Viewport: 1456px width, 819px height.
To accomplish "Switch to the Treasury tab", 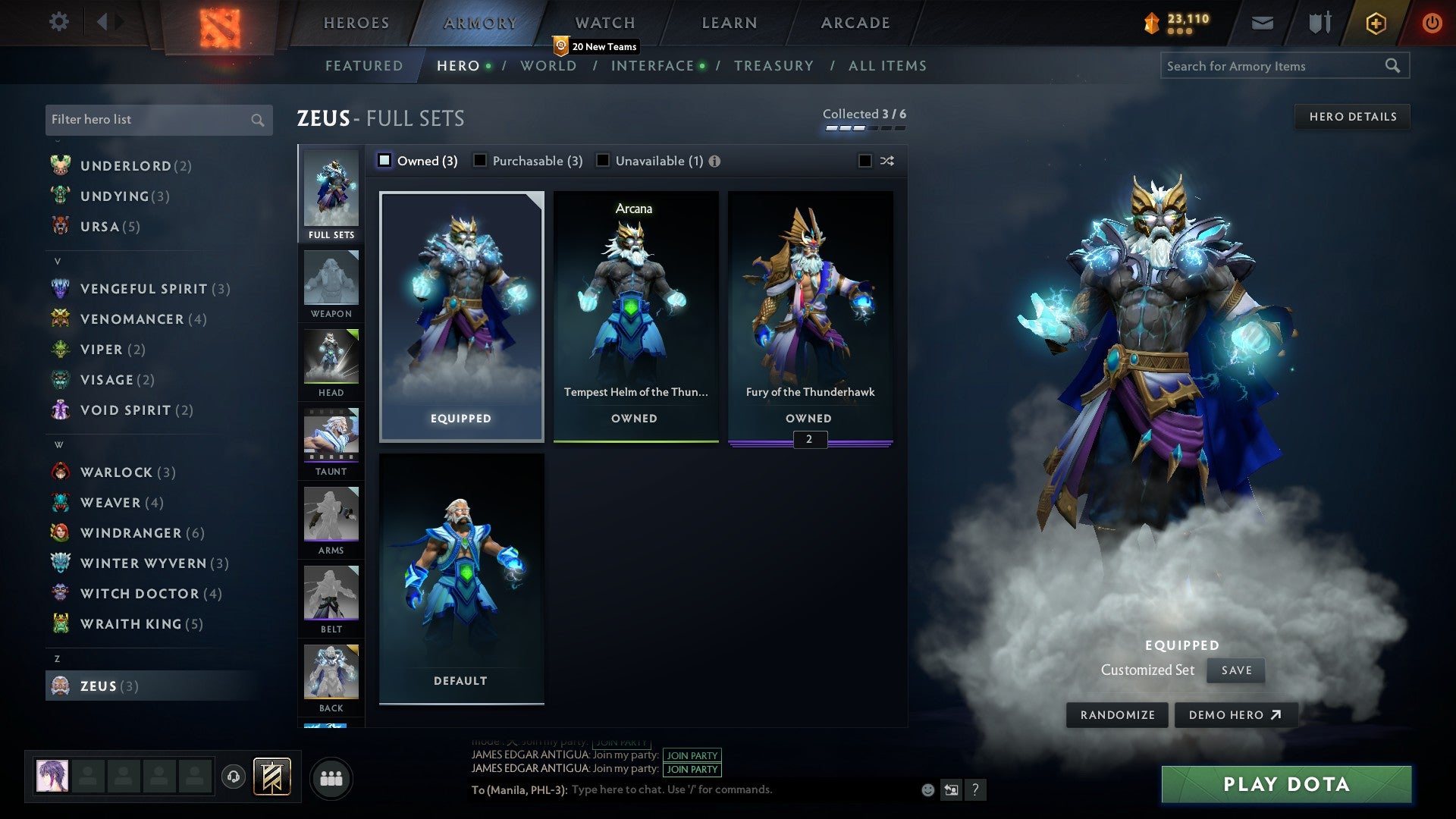I will [774, 66].
